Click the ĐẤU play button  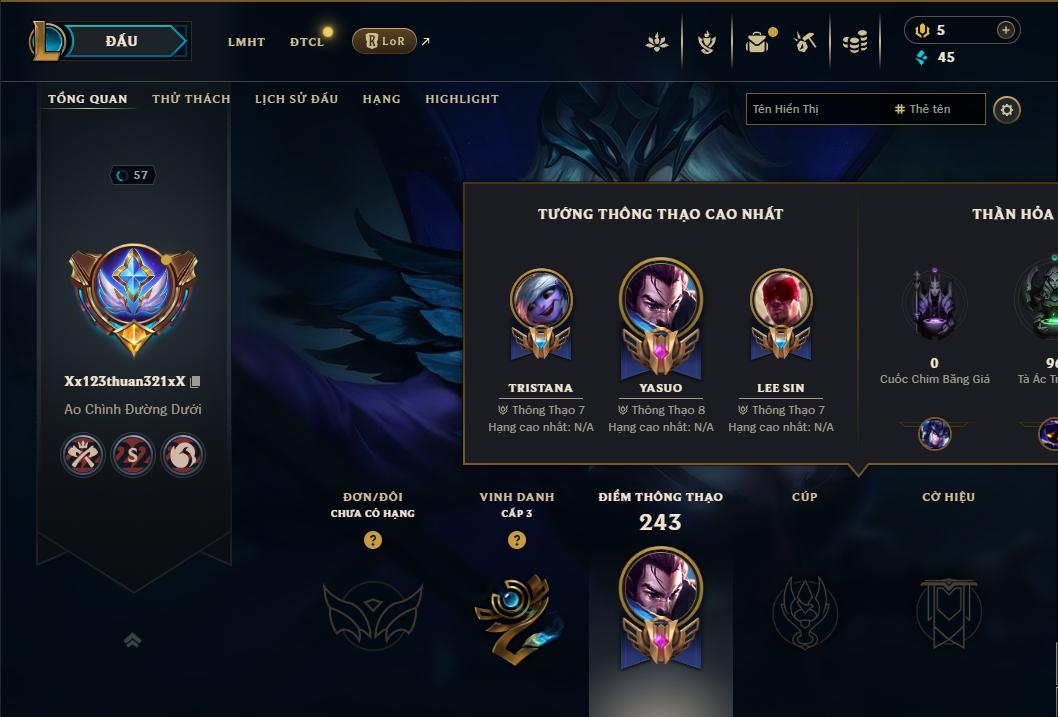123,41
